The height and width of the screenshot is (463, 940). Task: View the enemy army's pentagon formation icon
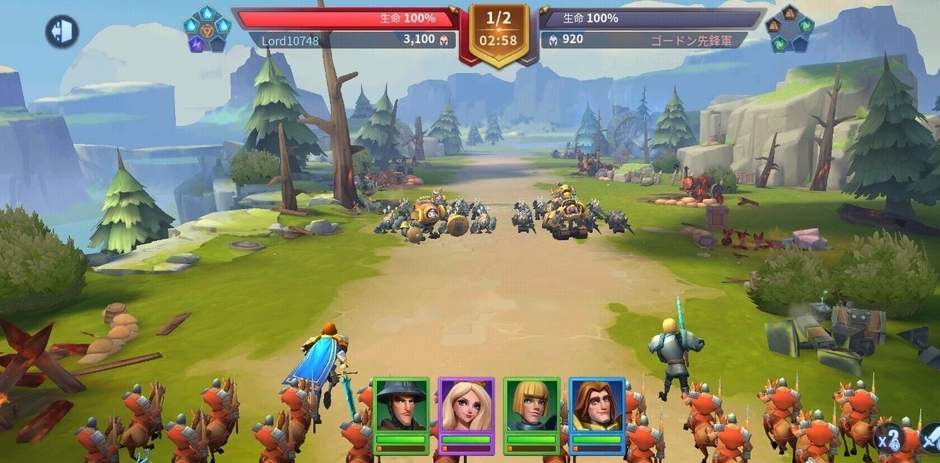tap(790, 30)
